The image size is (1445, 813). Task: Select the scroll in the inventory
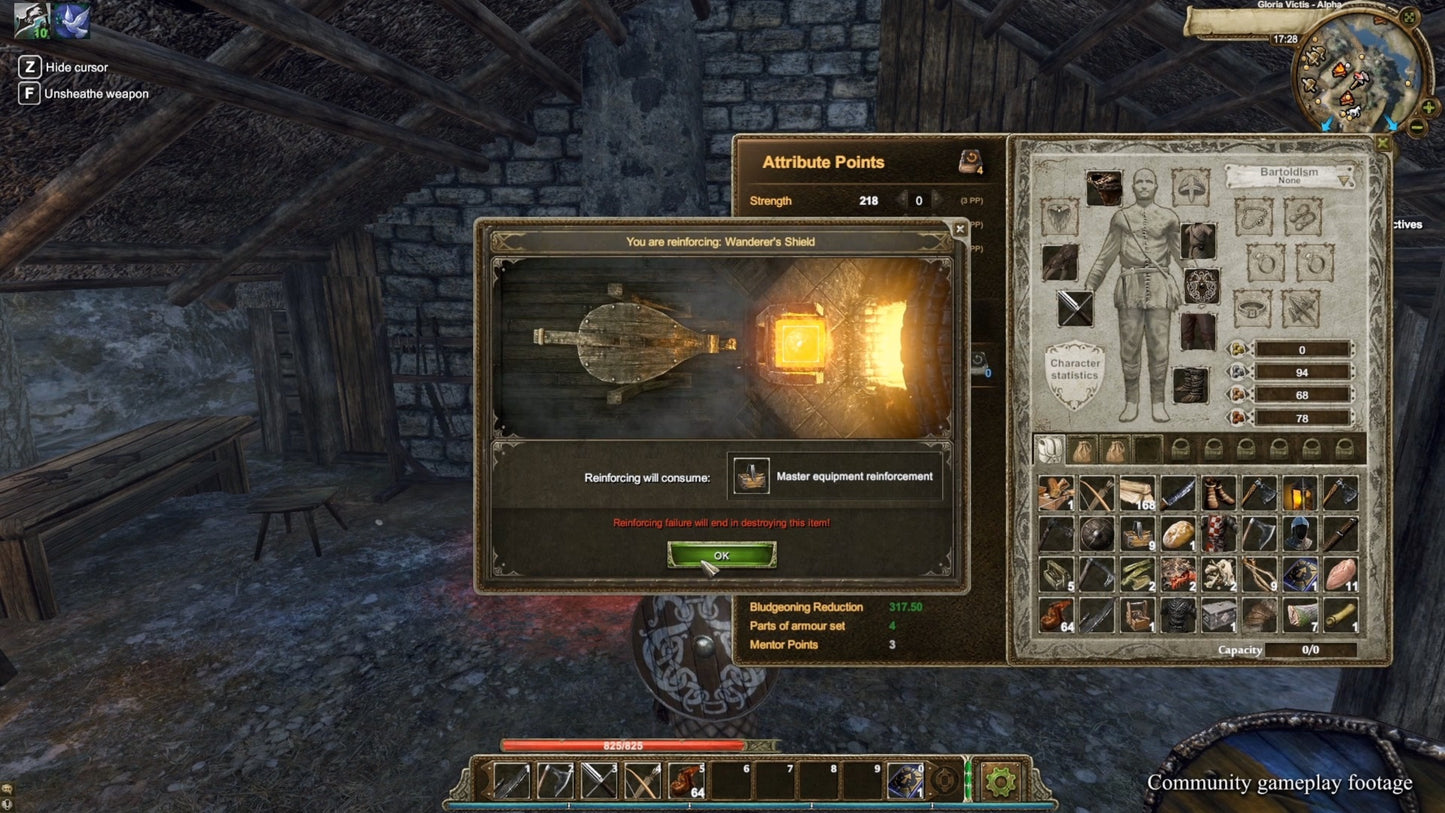(1340, 615)
